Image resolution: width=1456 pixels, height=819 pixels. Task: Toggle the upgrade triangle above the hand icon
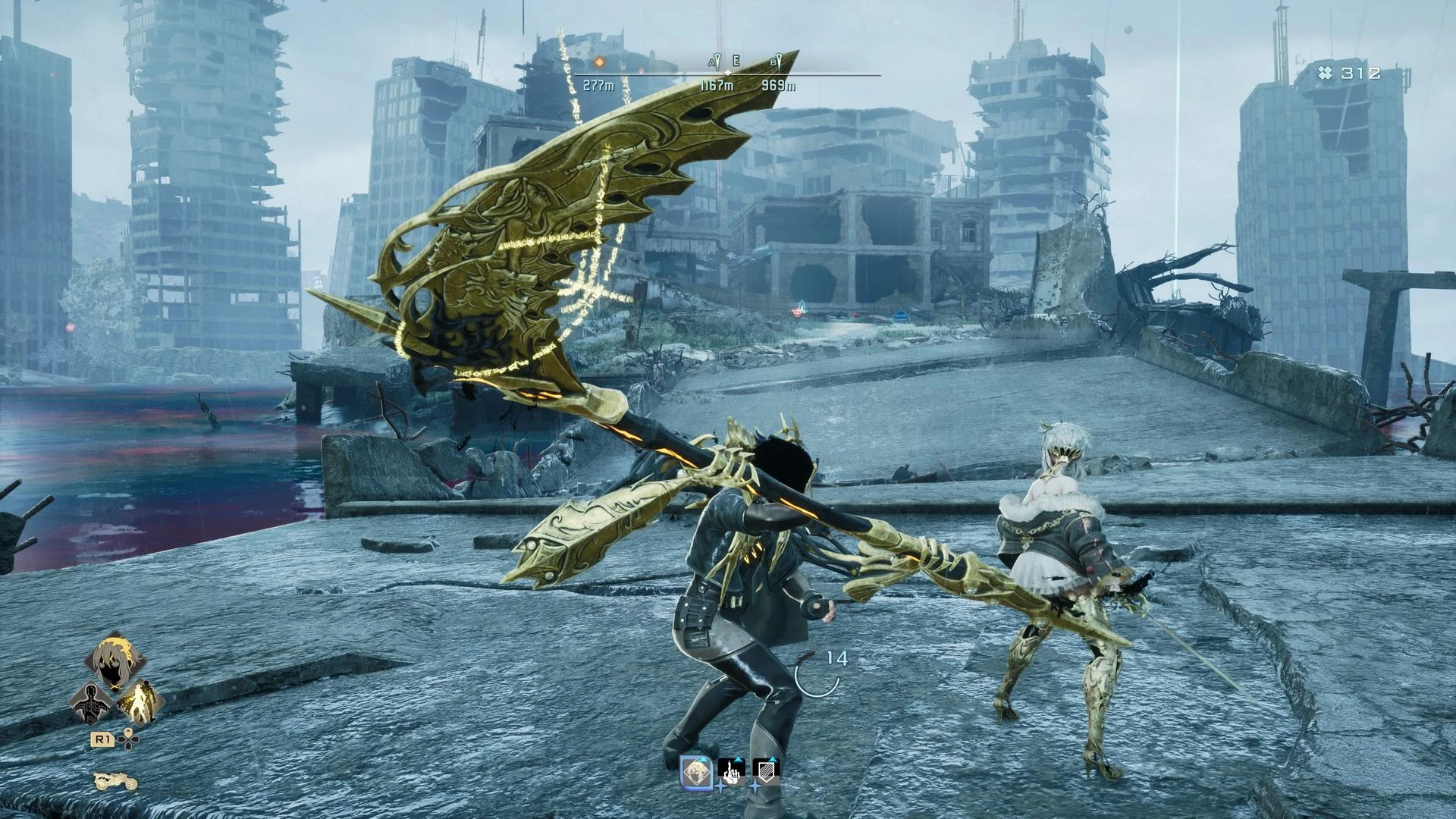pyautogui.click(x=739, y=759)
